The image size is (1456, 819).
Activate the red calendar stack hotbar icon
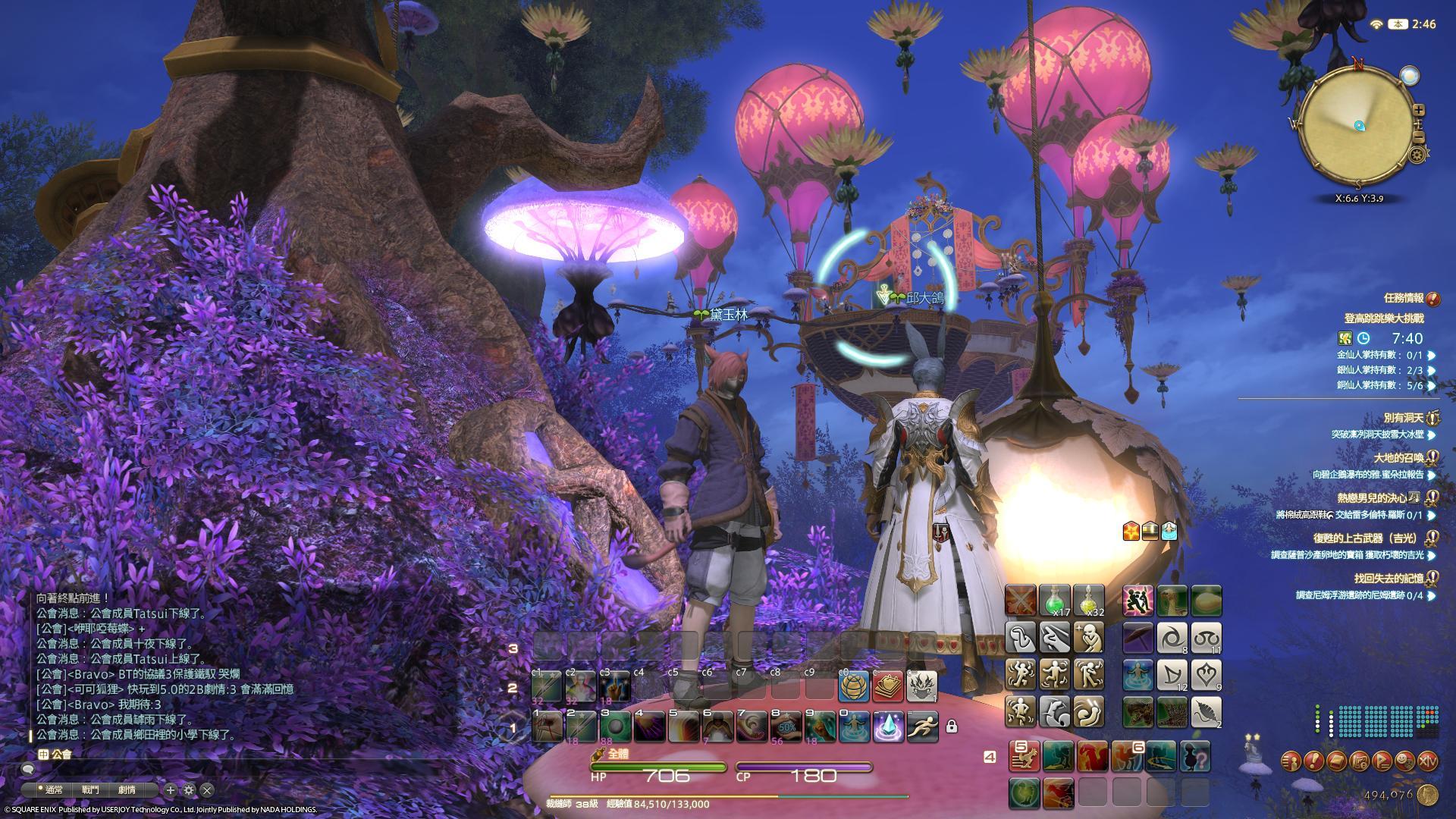[888, 686]
